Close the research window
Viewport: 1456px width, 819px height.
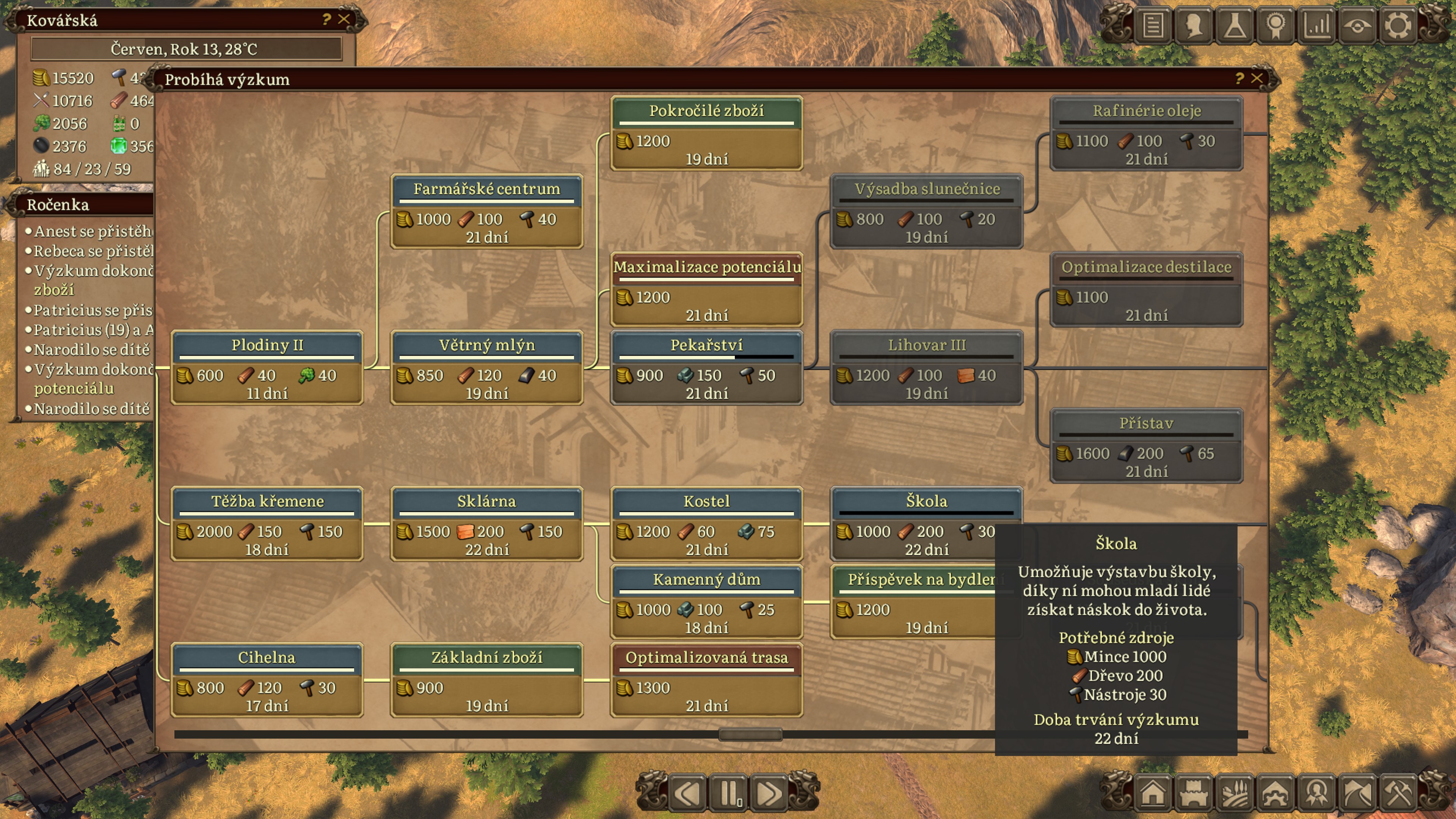click(1257, 78)
